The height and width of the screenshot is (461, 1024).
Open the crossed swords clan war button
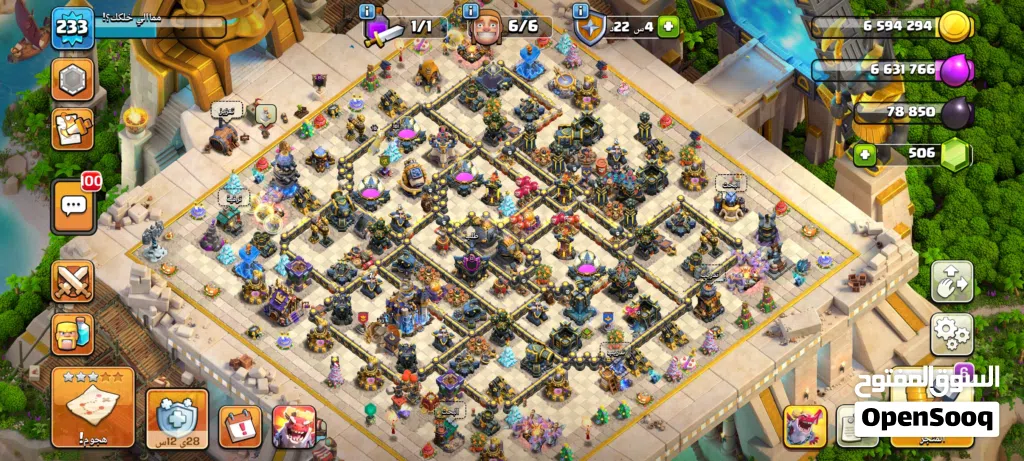(73, 281)
